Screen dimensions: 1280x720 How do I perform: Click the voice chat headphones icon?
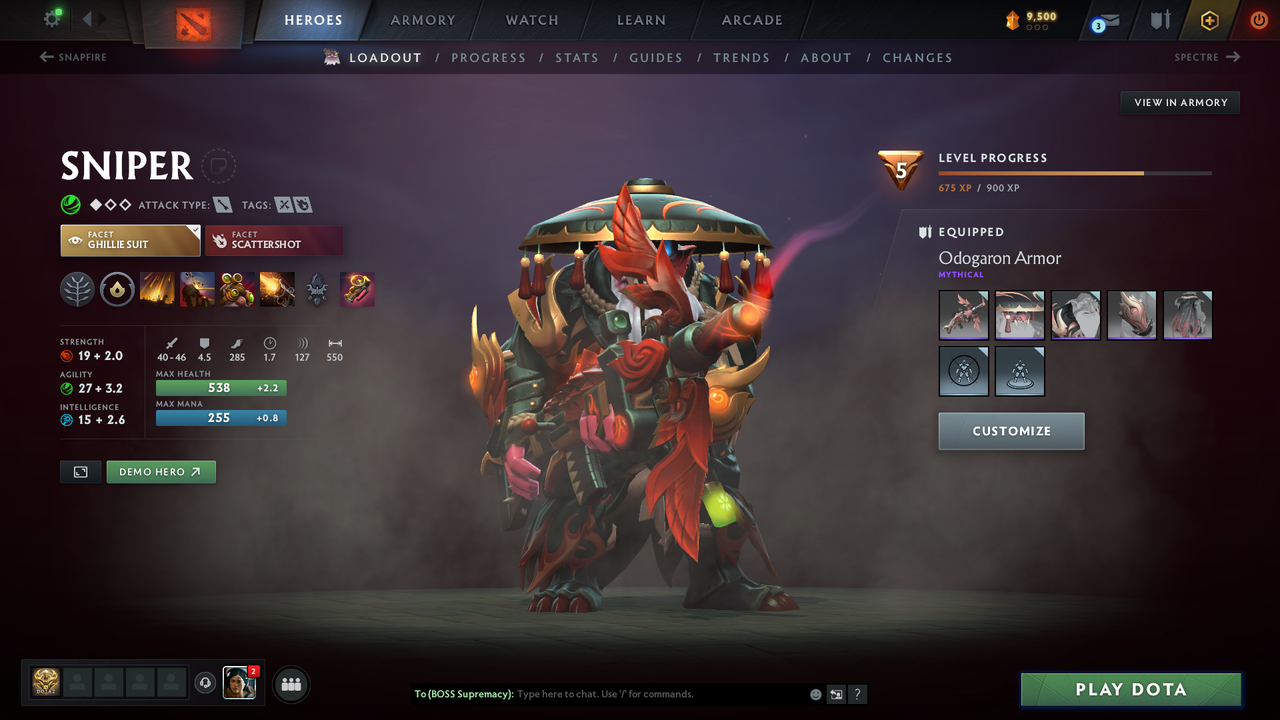coord(207,683)
